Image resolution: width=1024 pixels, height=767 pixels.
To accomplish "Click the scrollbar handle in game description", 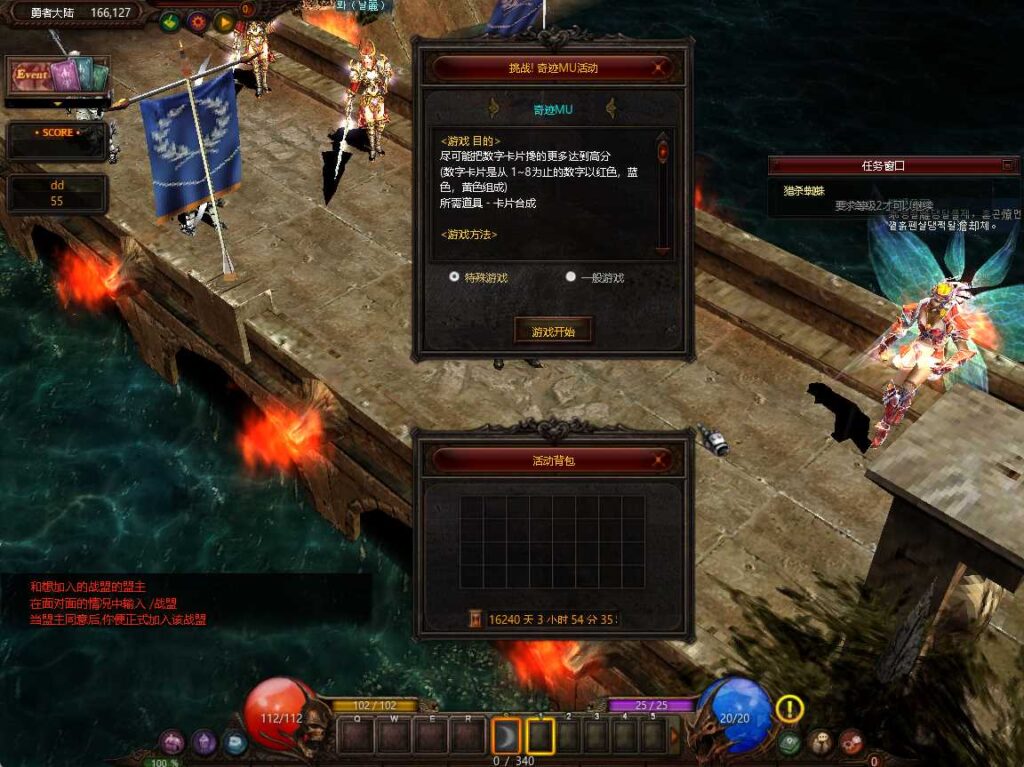I will pos(663,152).
